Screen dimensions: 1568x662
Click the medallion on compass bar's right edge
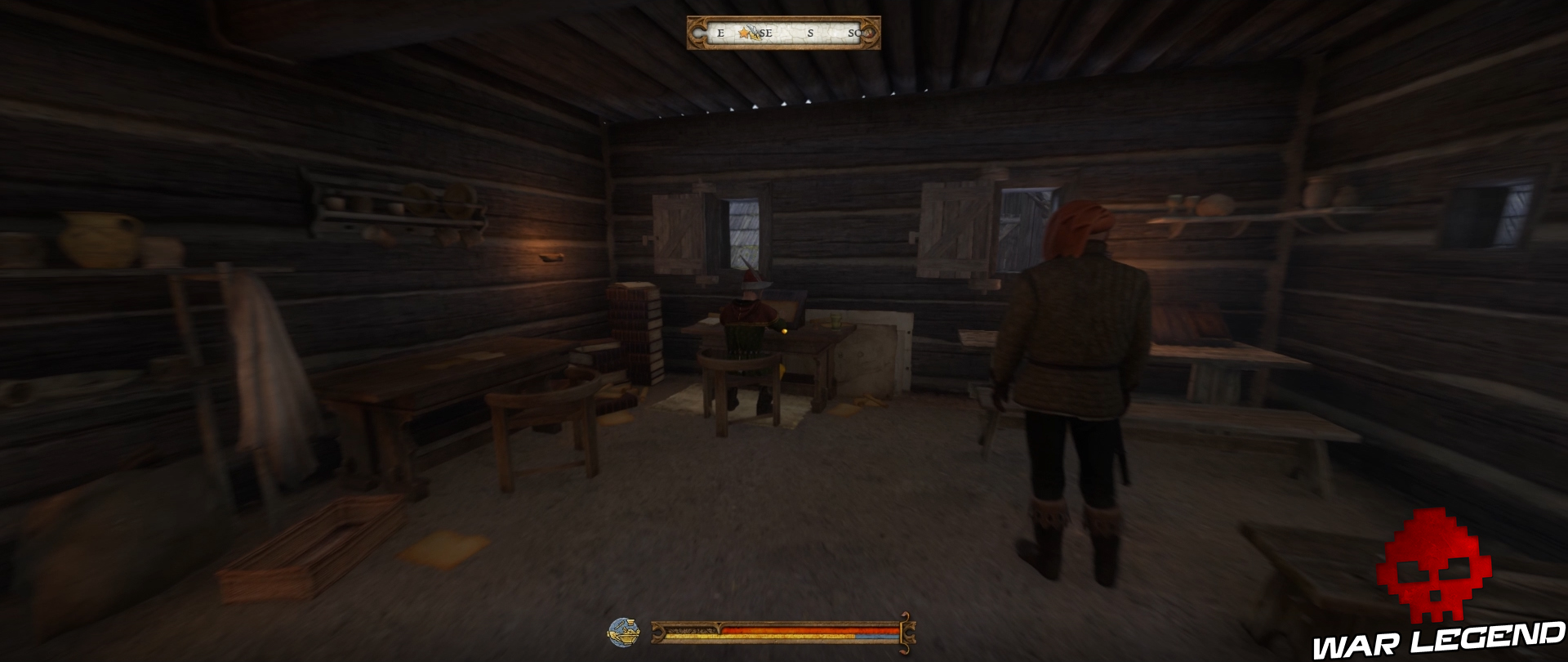[869, 33]
